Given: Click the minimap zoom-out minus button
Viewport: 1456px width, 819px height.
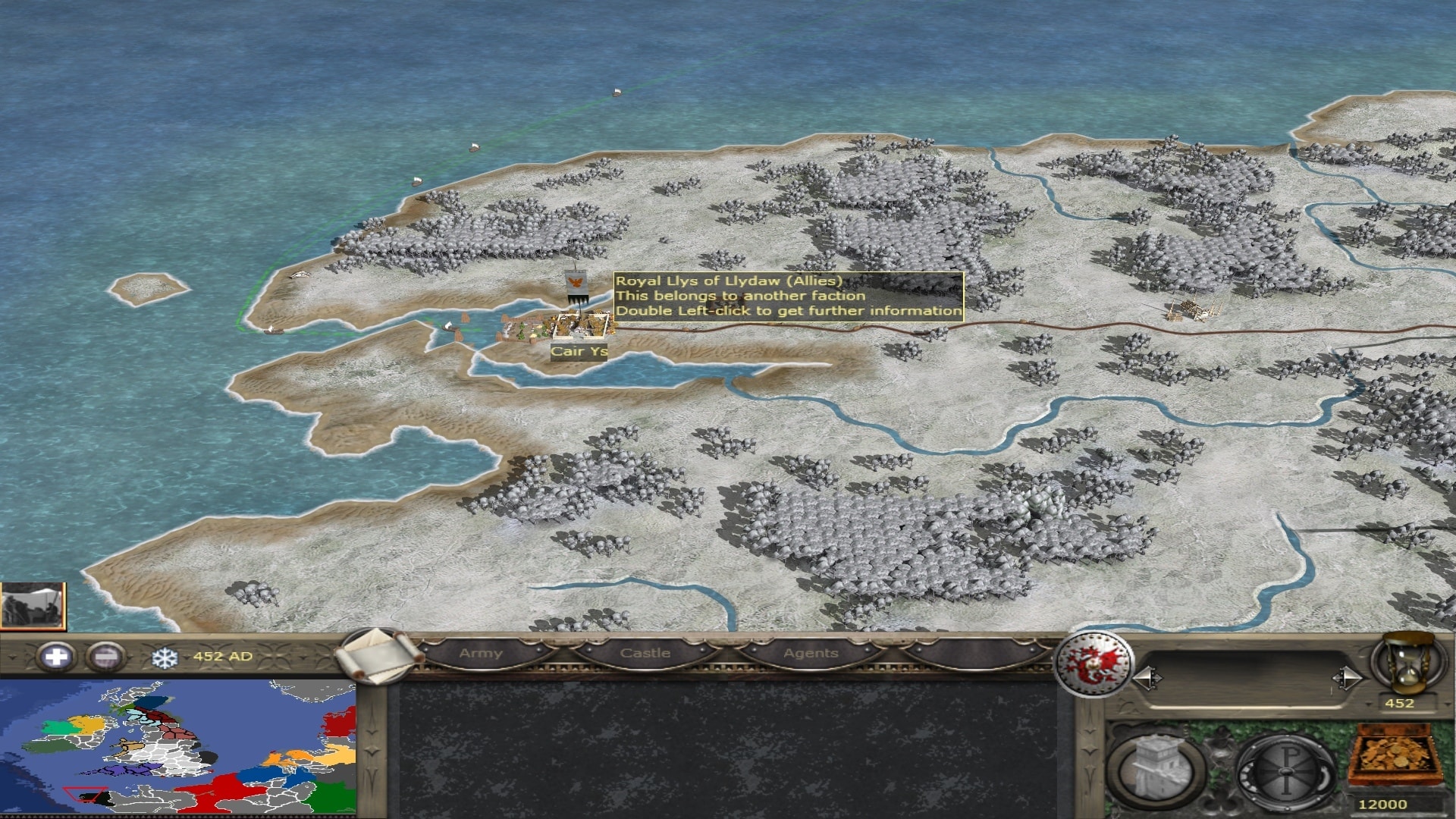Looking at the screenshot, I should pos(105,657).
